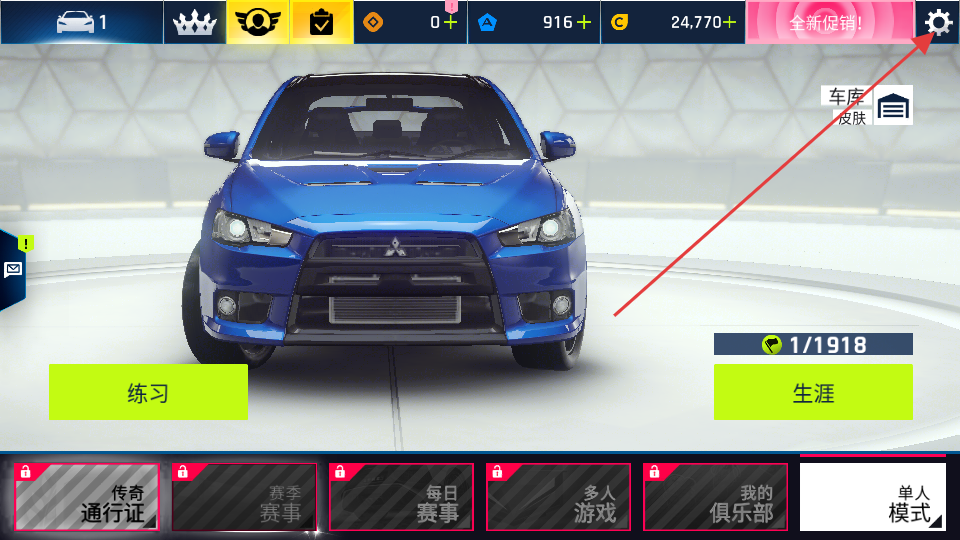Image resolution: width=960 pixels, height=540 pixels.
Task: Select the 传奇通行证 legend pass tab
Action: point(86,497)
